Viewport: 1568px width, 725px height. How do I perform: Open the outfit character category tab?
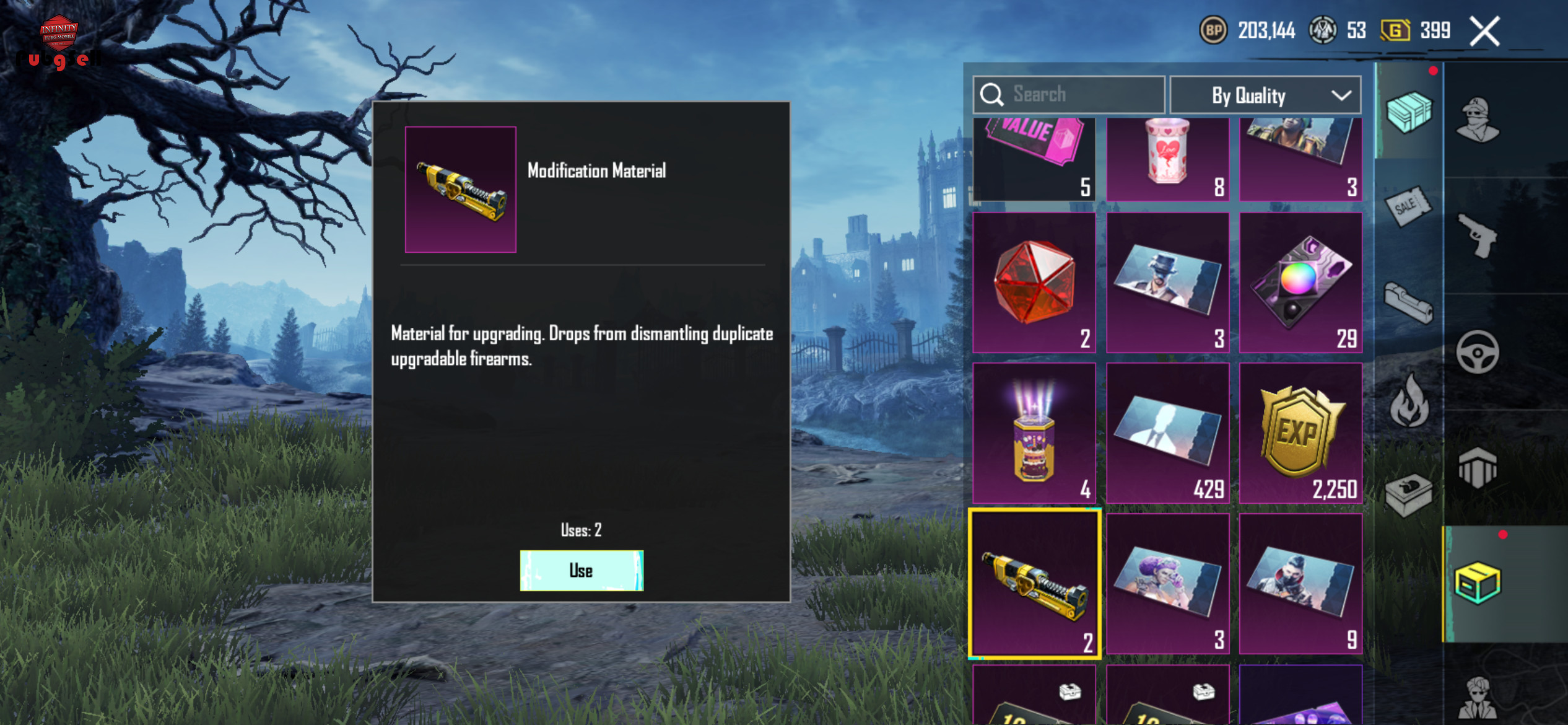click(1478, 120)
